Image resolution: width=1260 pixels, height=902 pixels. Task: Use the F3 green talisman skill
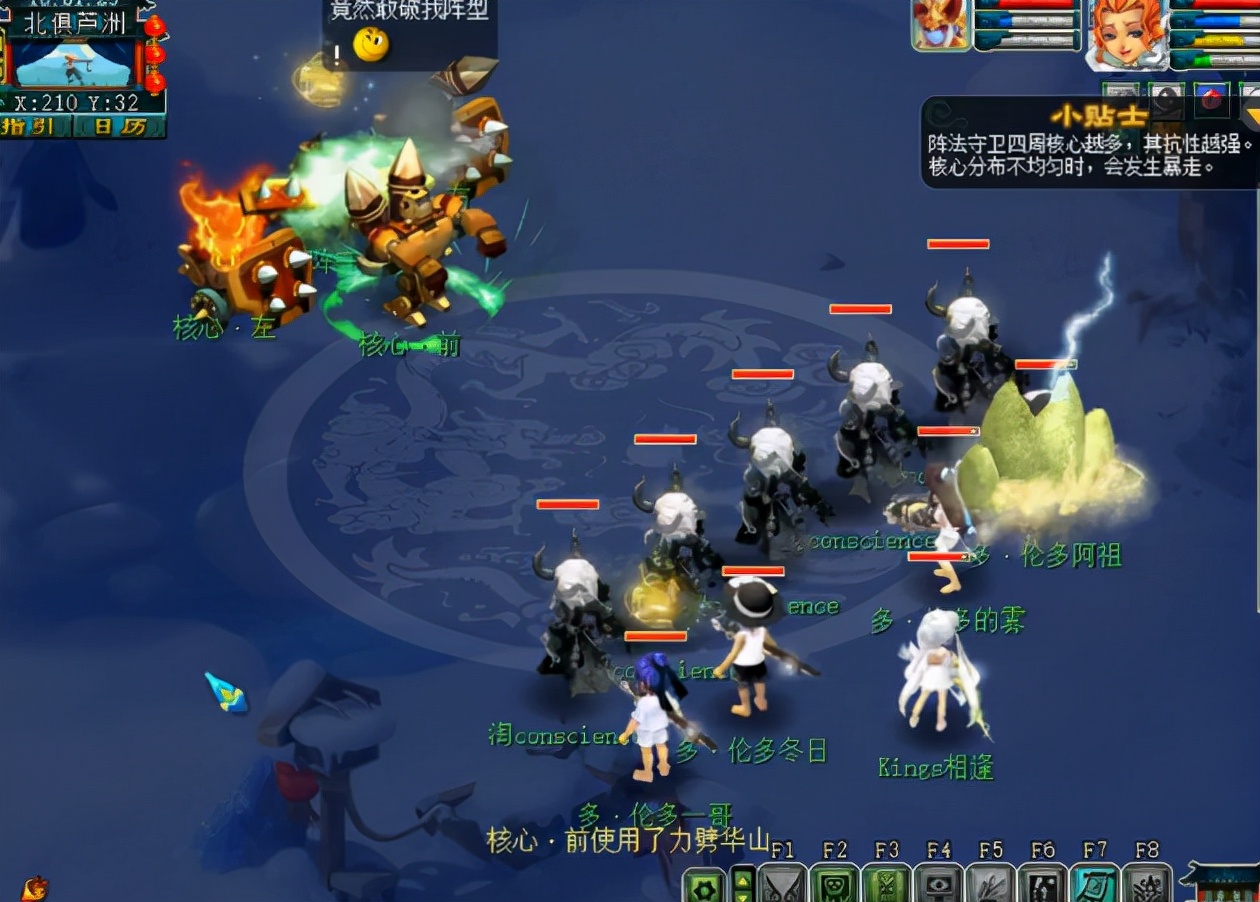point(886,884)
